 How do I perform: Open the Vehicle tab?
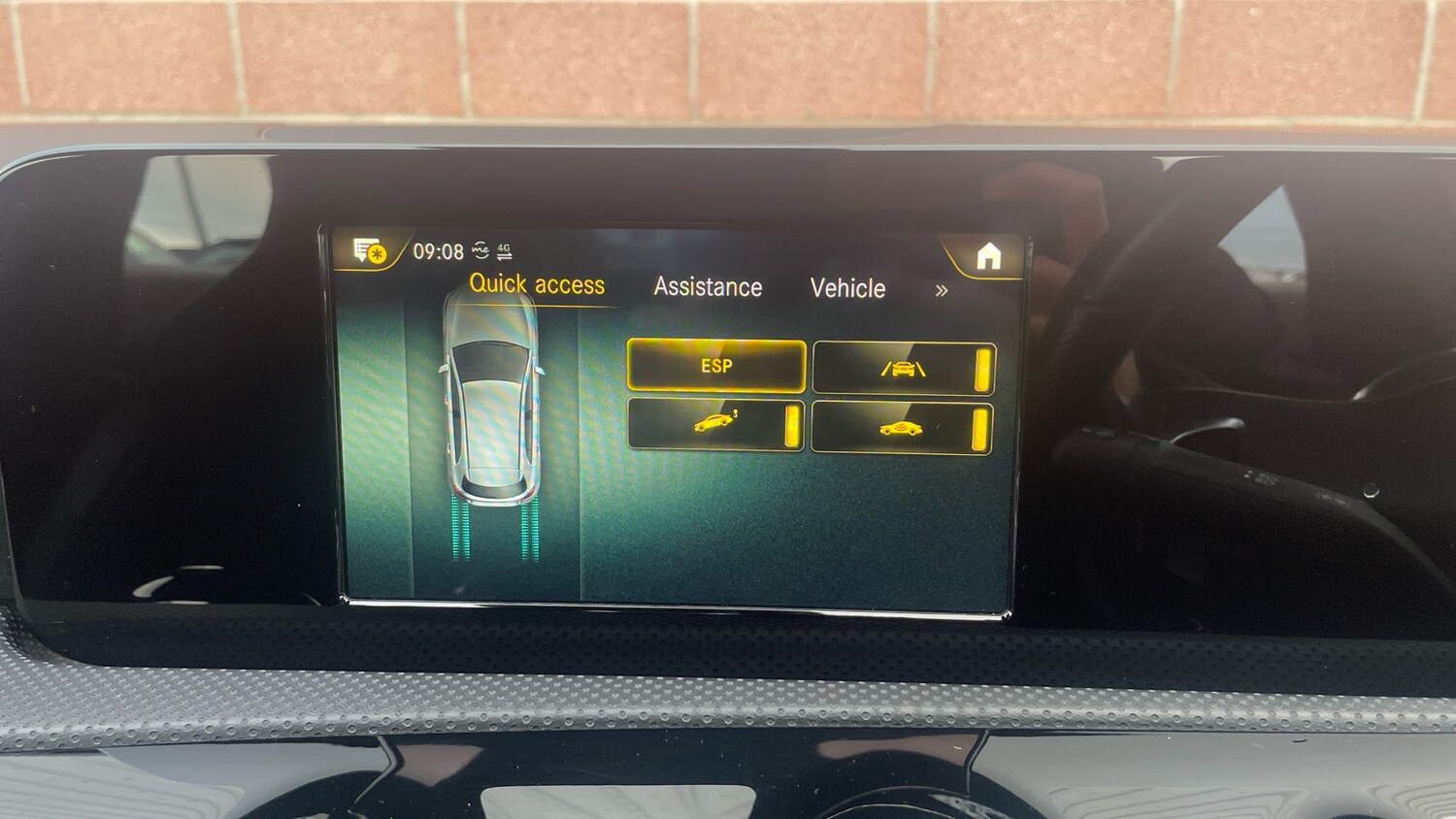click(848, 288)
